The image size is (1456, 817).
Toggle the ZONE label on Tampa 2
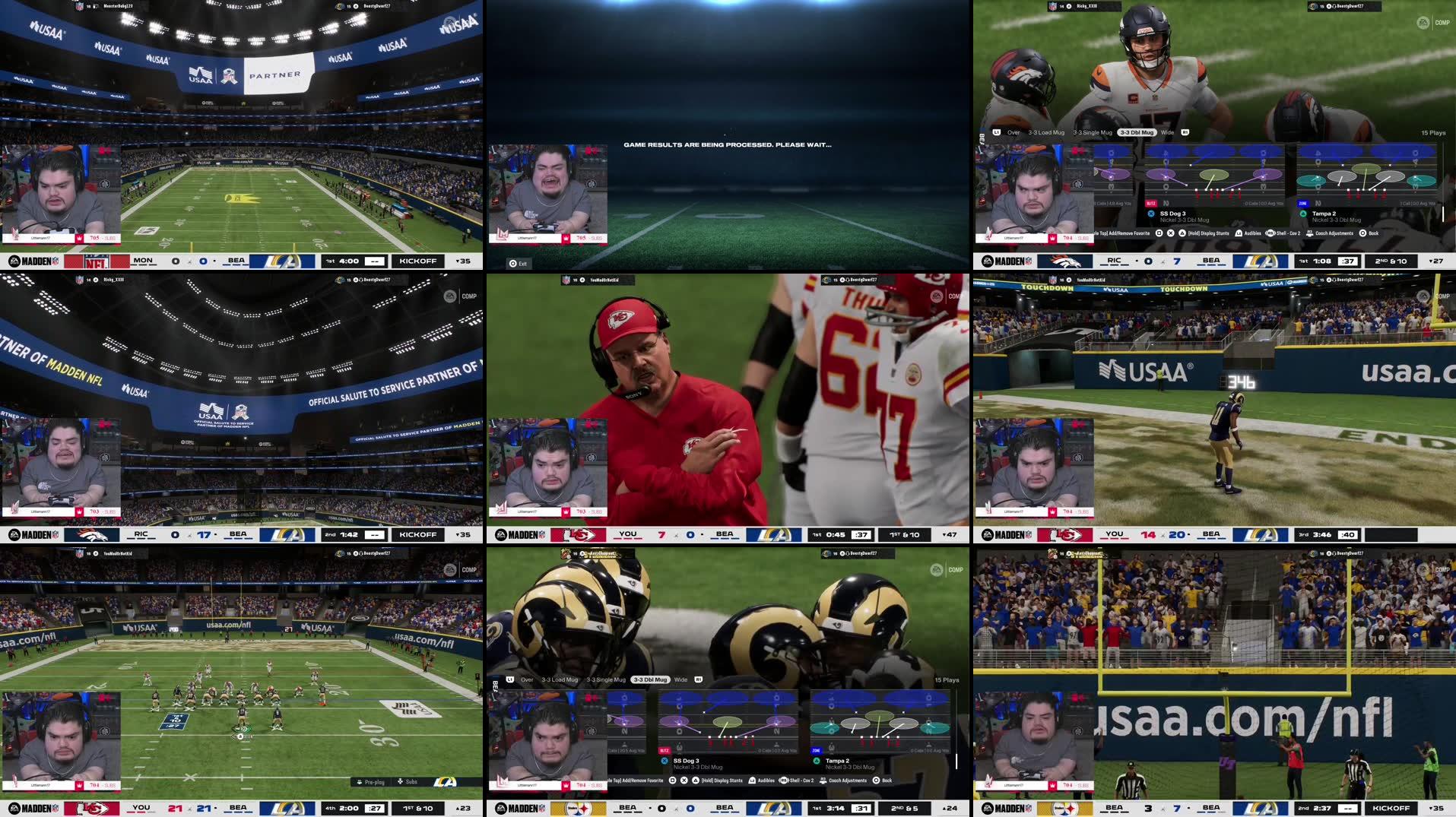pyautogui.click(x=1303, y=202)
